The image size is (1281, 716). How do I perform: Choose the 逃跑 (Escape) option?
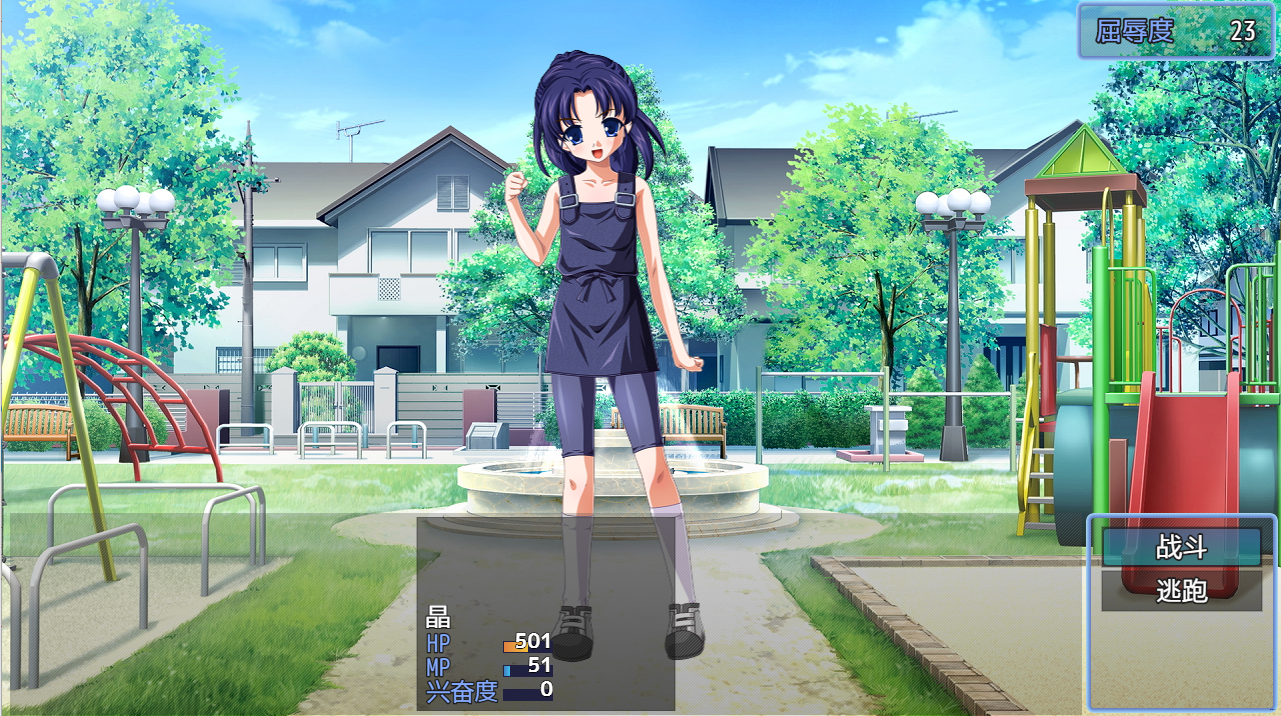tap(1182, 591)
